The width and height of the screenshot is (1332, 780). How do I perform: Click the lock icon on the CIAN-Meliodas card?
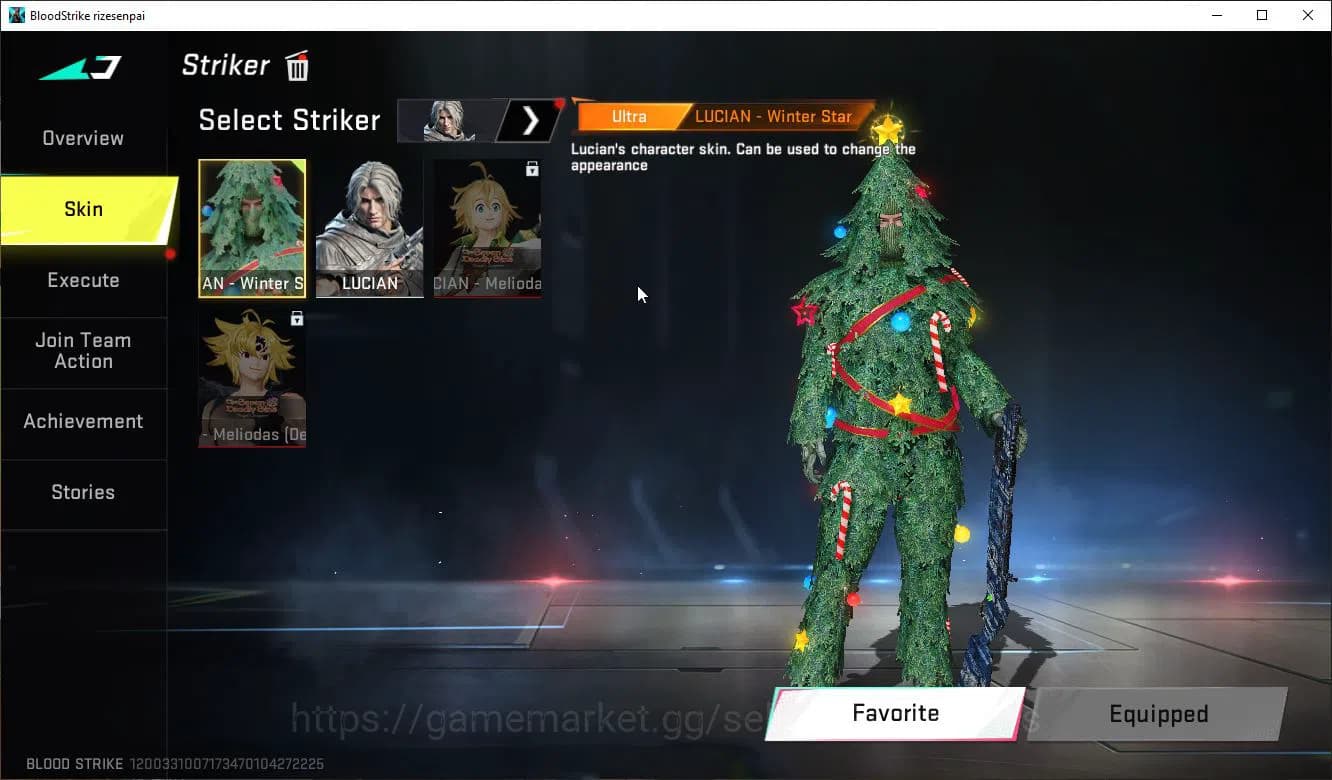[x=534, y=167]
